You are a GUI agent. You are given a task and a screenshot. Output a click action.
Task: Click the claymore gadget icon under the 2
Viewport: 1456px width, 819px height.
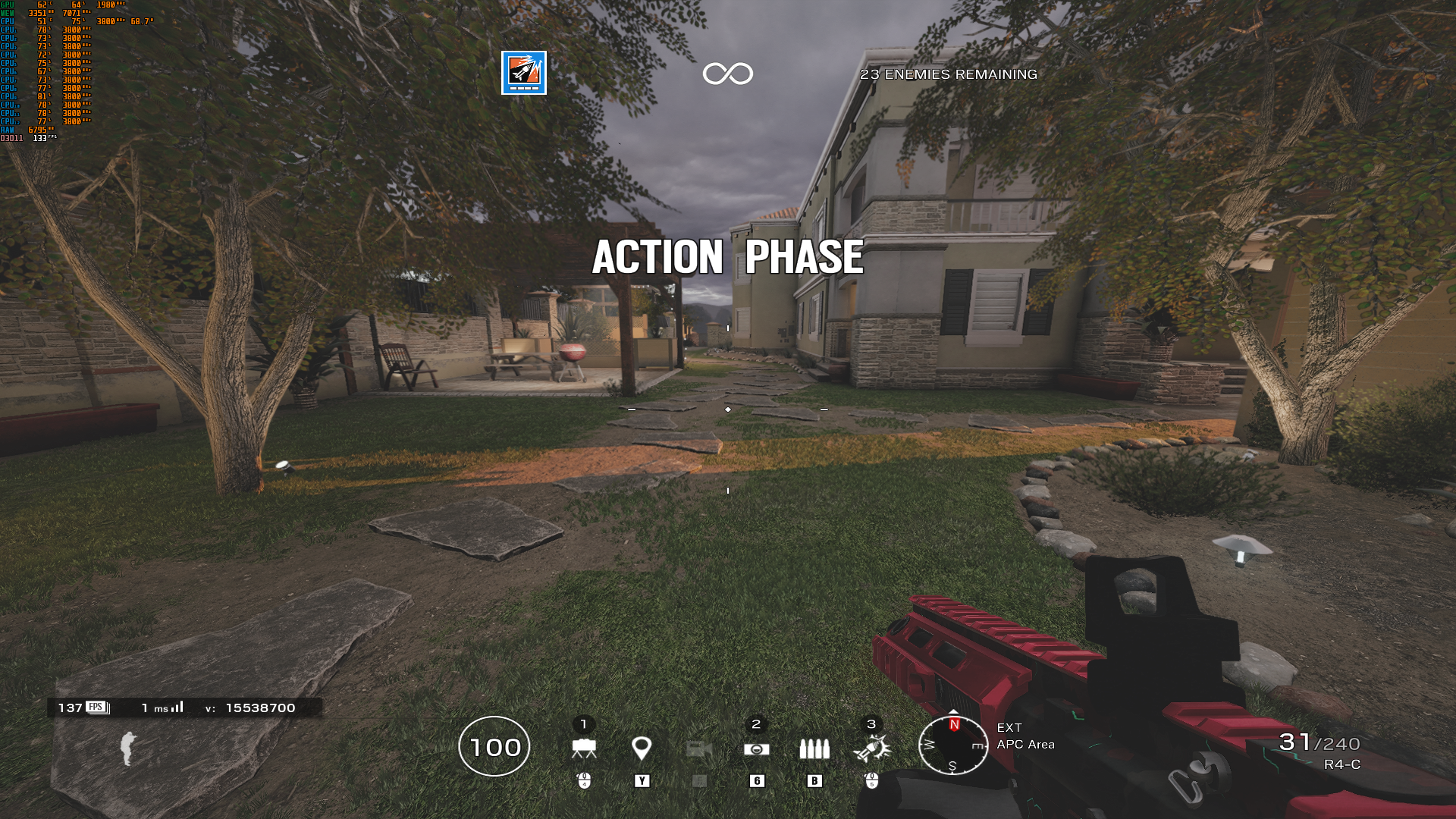756,748
